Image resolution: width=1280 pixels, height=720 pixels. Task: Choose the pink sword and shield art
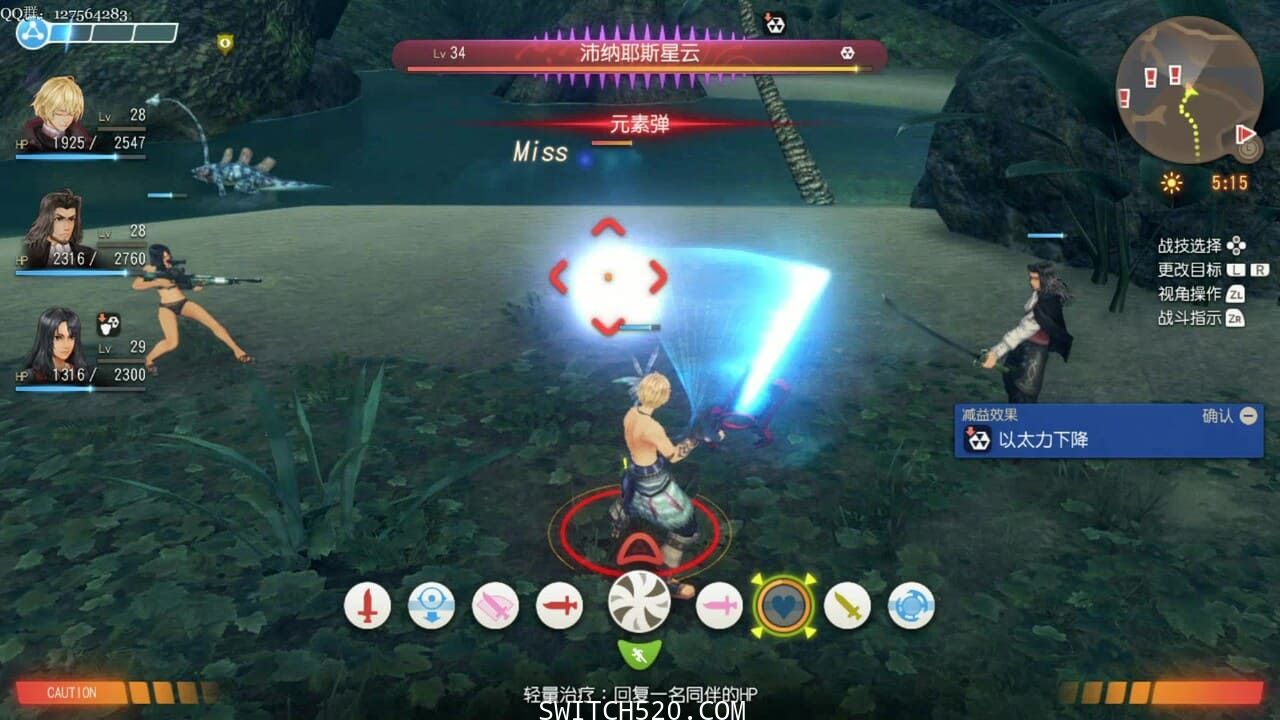495,605
